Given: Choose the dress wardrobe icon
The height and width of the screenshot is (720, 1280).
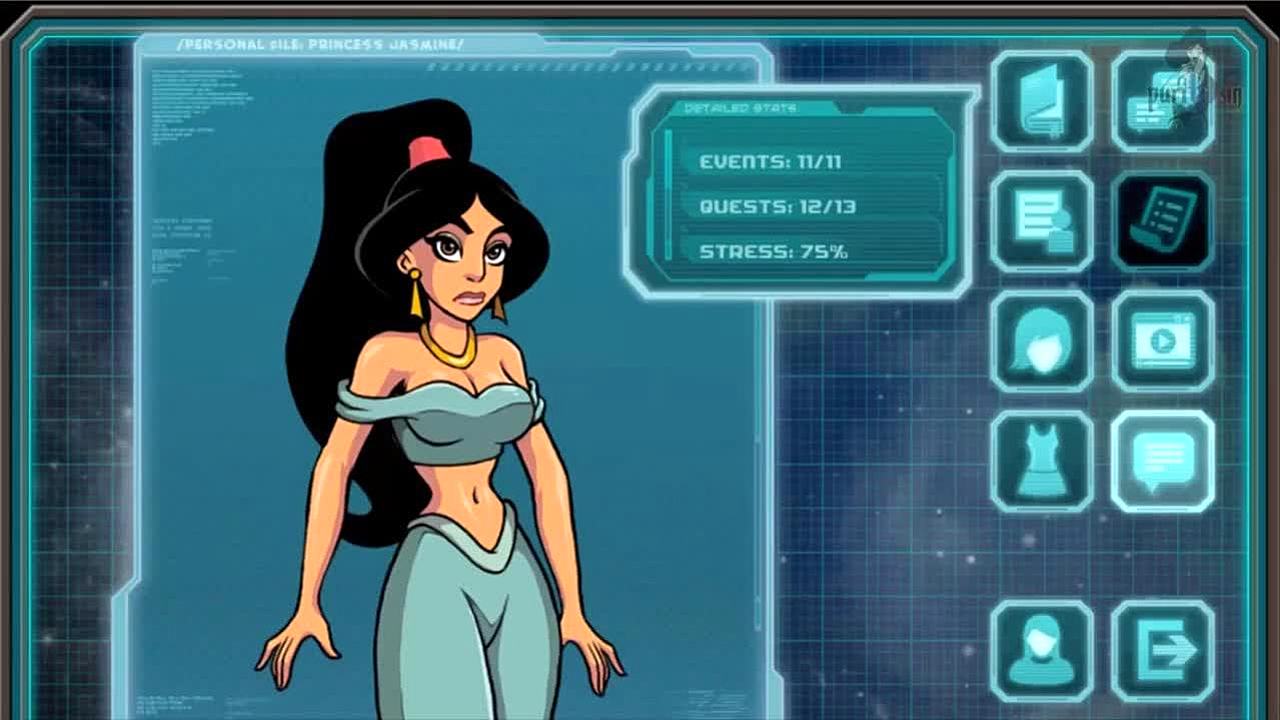Looking at the screenshot, I should point(1042,461).
